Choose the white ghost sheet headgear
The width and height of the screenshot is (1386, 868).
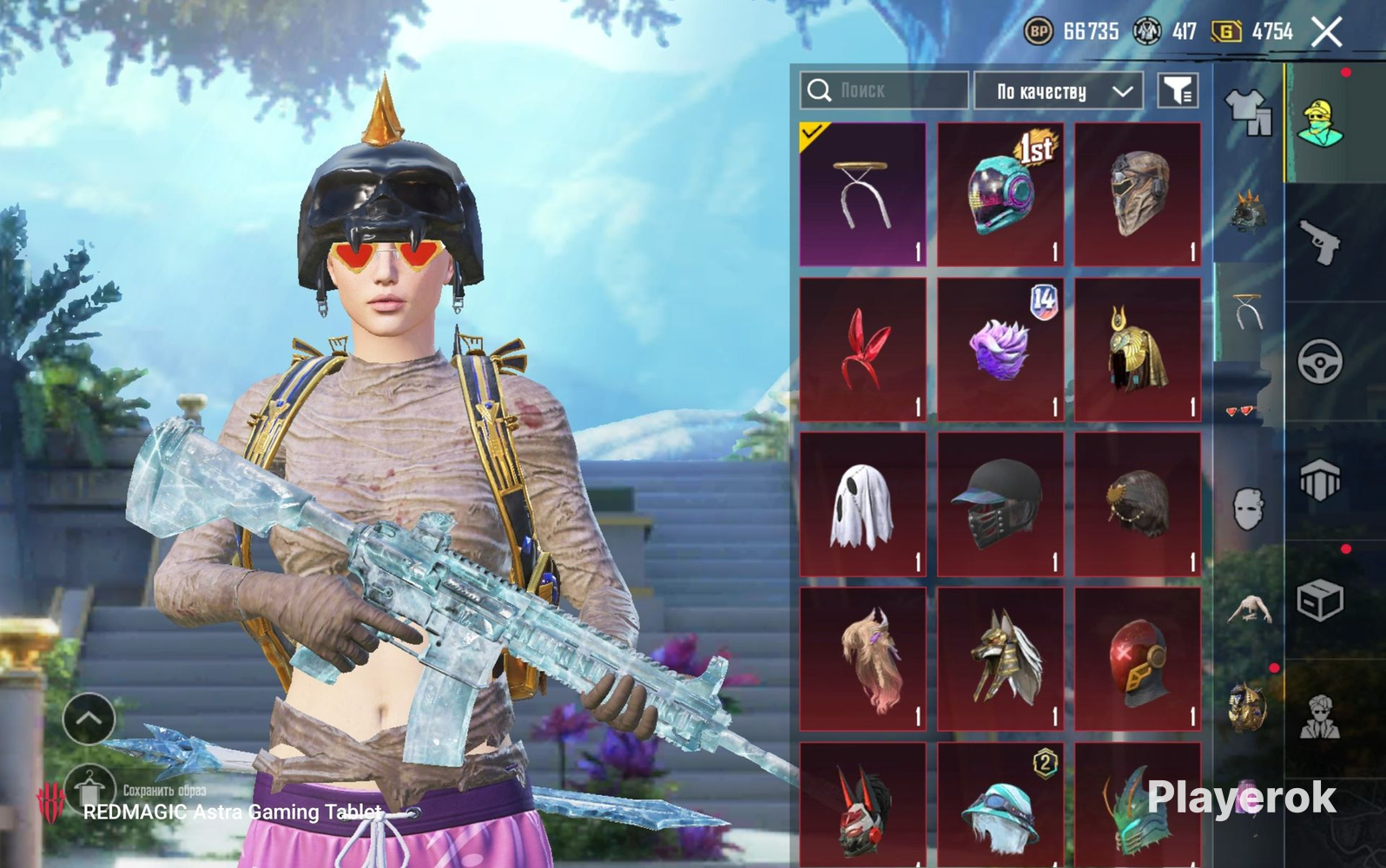[x=862, y=504]
